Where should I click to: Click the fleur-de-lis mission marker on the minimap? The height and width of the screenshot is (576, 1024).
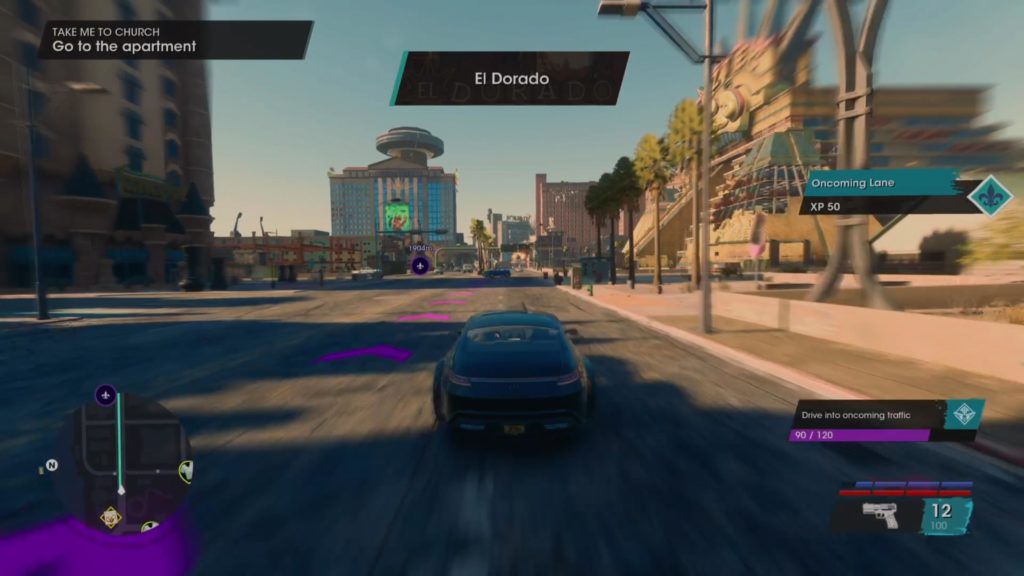pos(106,395)
